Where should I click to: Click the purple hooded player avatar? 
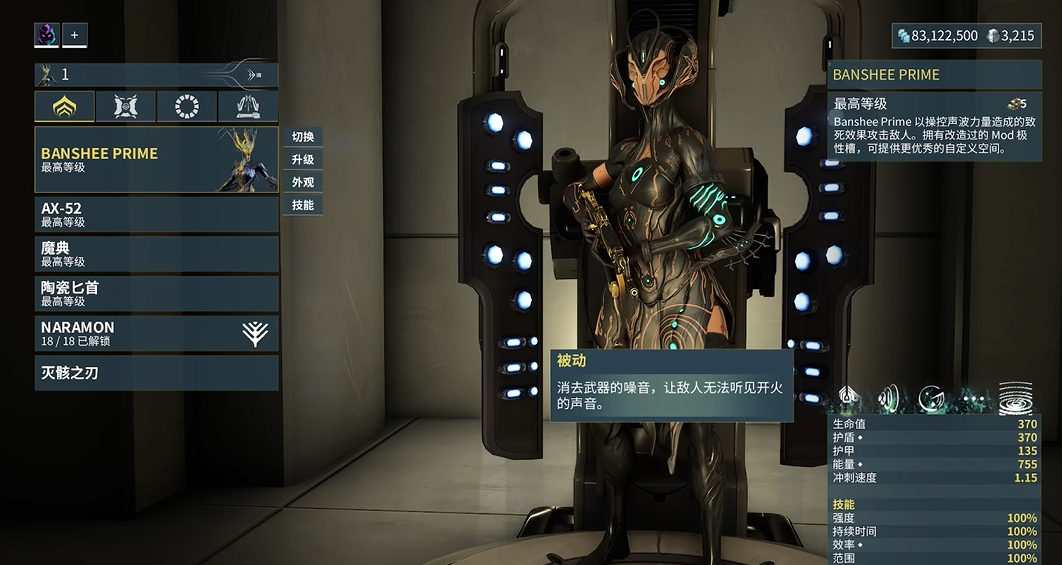point(47,35)
